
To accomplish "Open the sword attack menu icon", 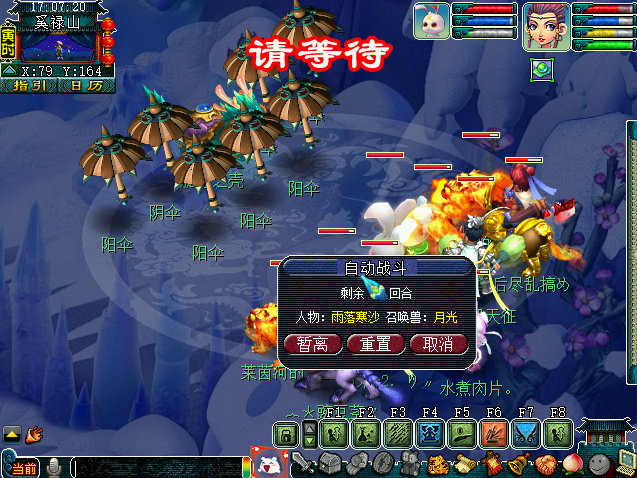I will coord(303,464).
